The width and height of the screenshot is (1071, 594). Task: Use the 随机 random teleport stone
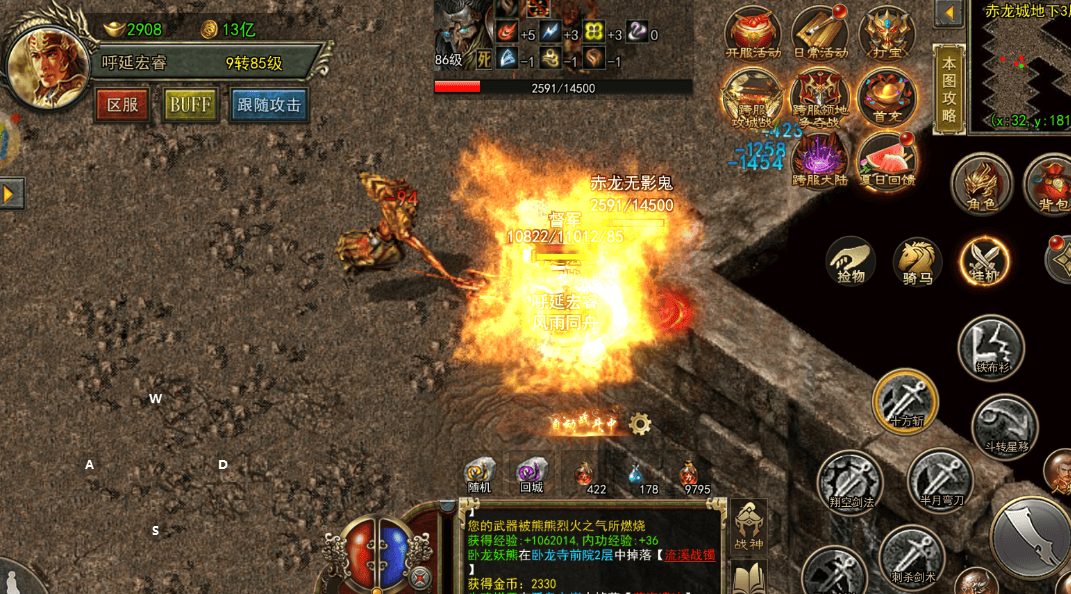(x=480, y=475)
